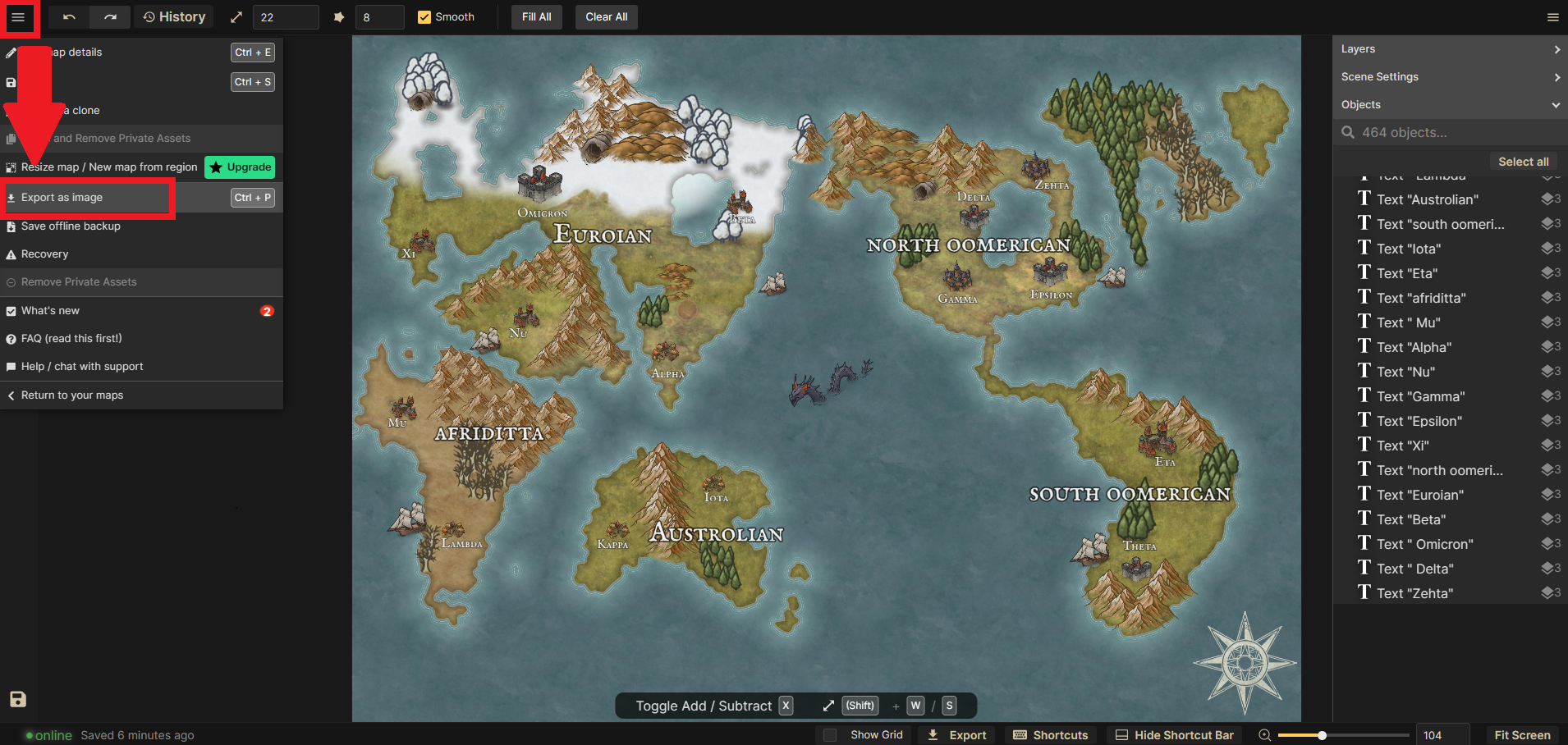Click the magnifier icon next to the zoom slider
Screen dimensions: 1568x745
click(1263, 734)
